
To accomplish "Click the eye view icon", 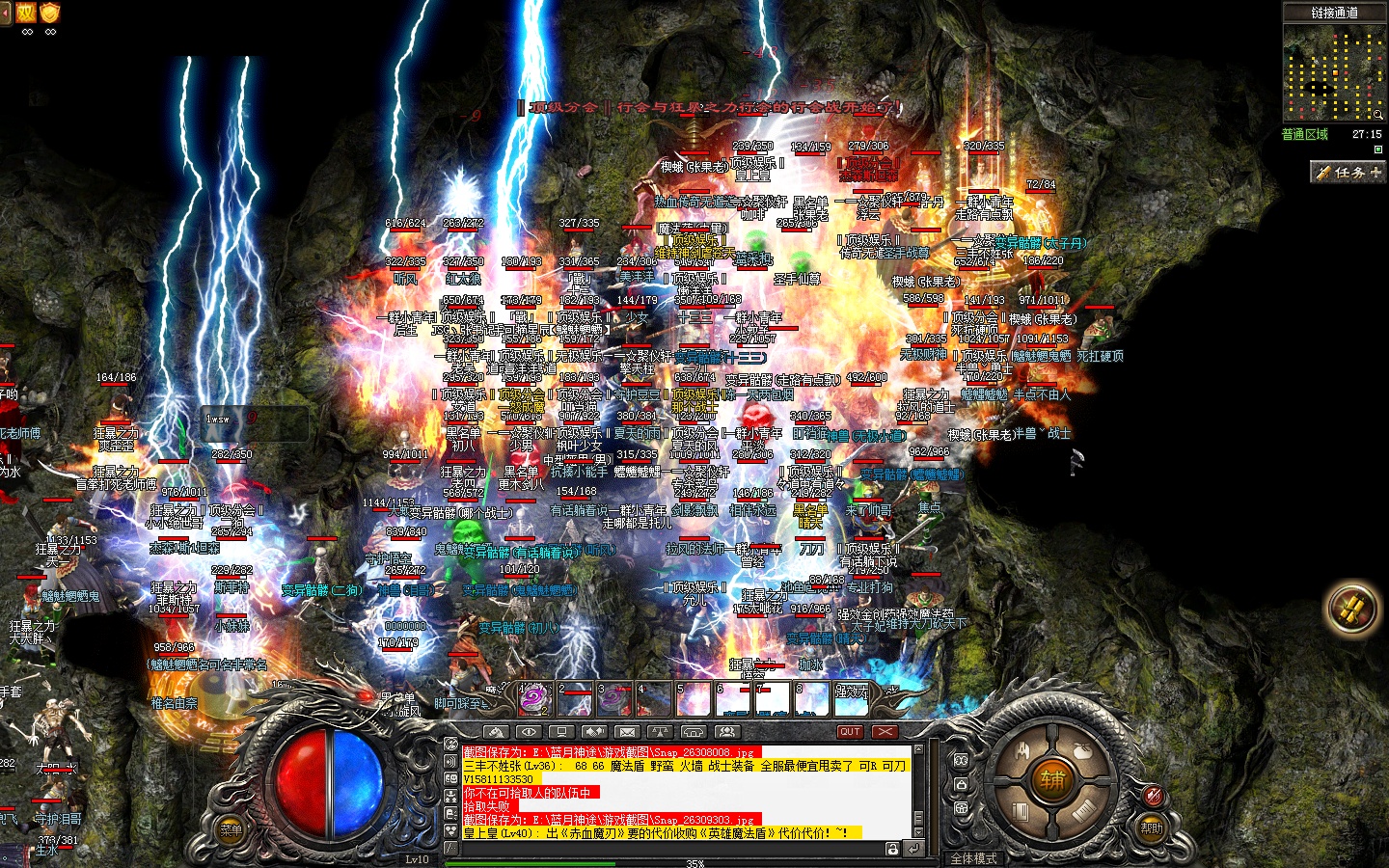I will pyautogui.click(x=529, y=732).
